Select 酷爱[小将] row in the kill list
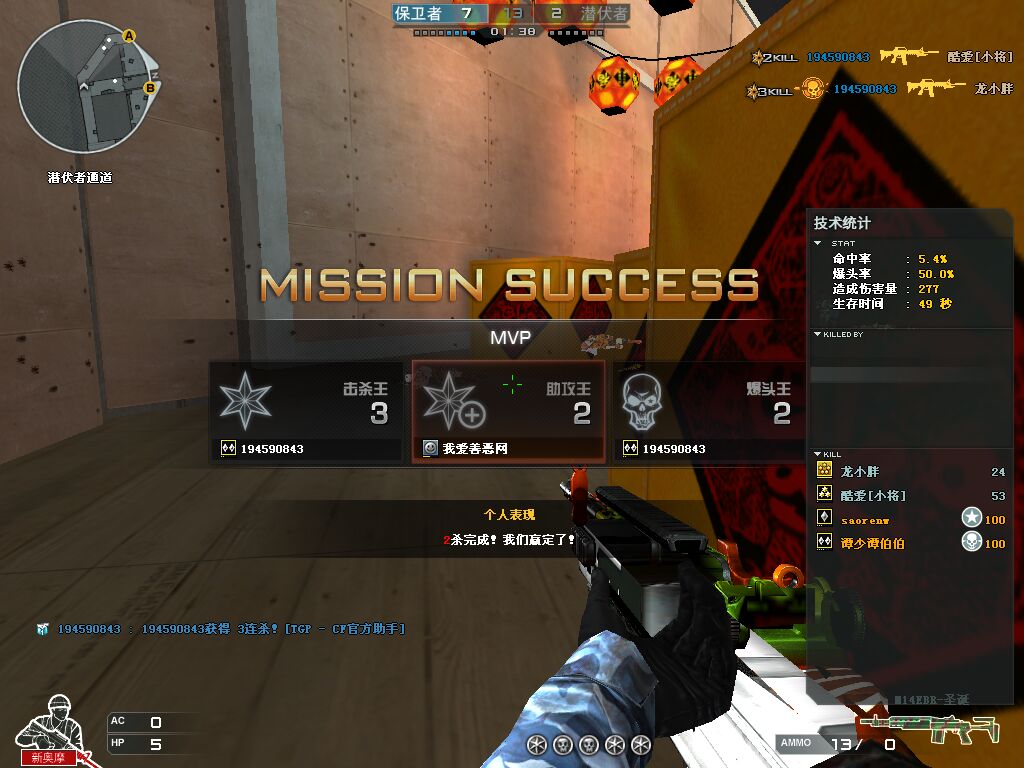The image size is (1024, 768). [x=910, y=495]
